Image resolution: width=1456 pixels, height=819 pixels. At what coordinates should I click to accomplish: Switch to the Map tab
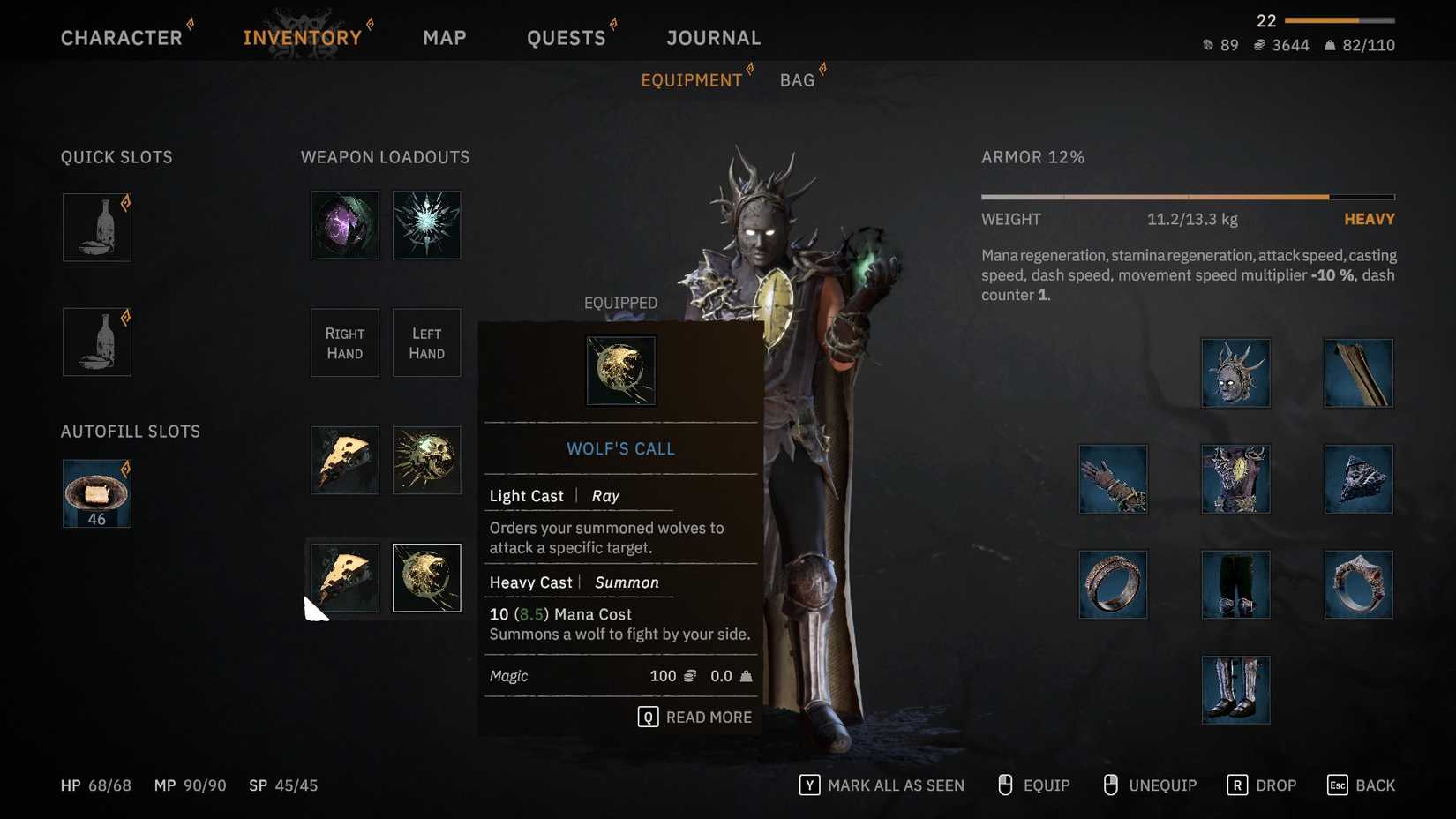point(444,38)
